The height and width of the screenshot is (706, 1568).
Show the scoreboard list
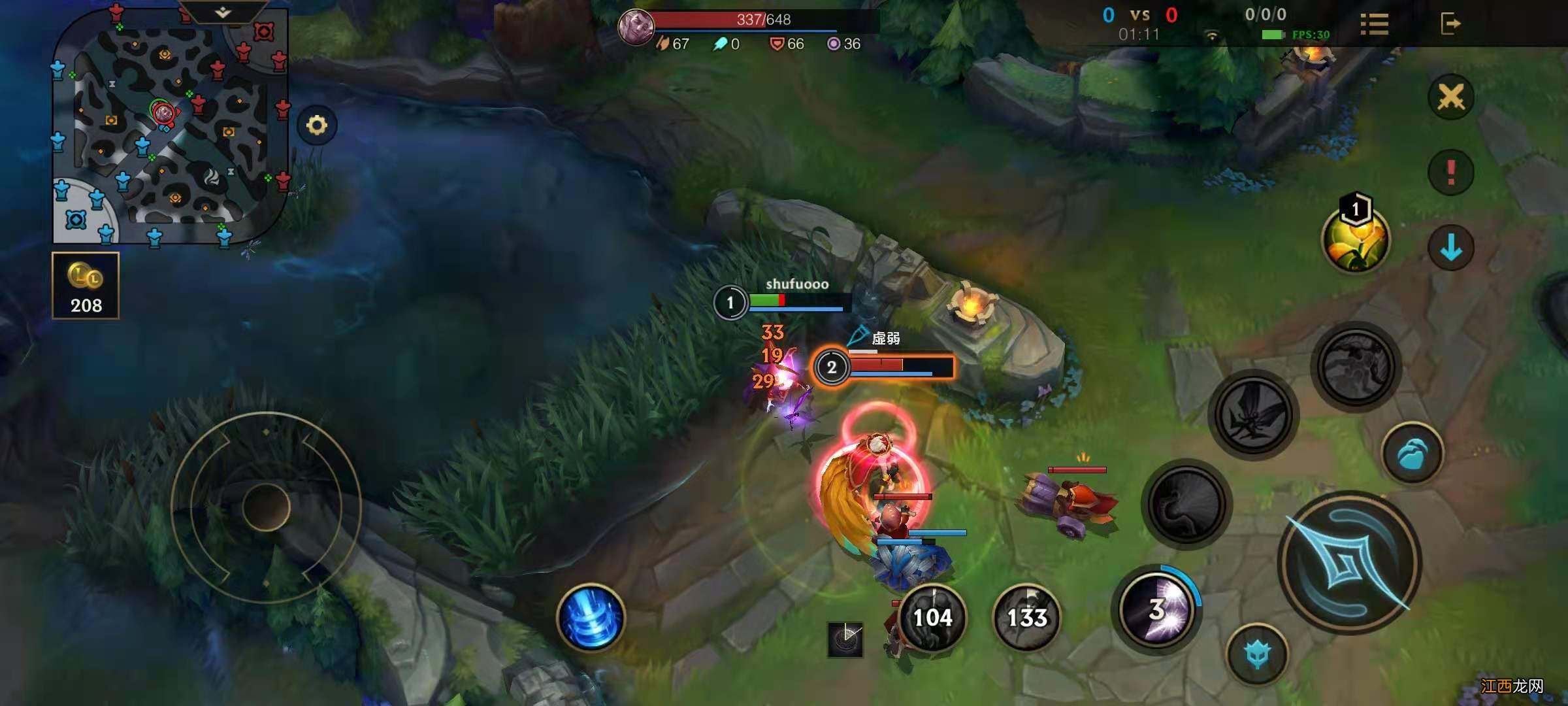click(1374, 25)
